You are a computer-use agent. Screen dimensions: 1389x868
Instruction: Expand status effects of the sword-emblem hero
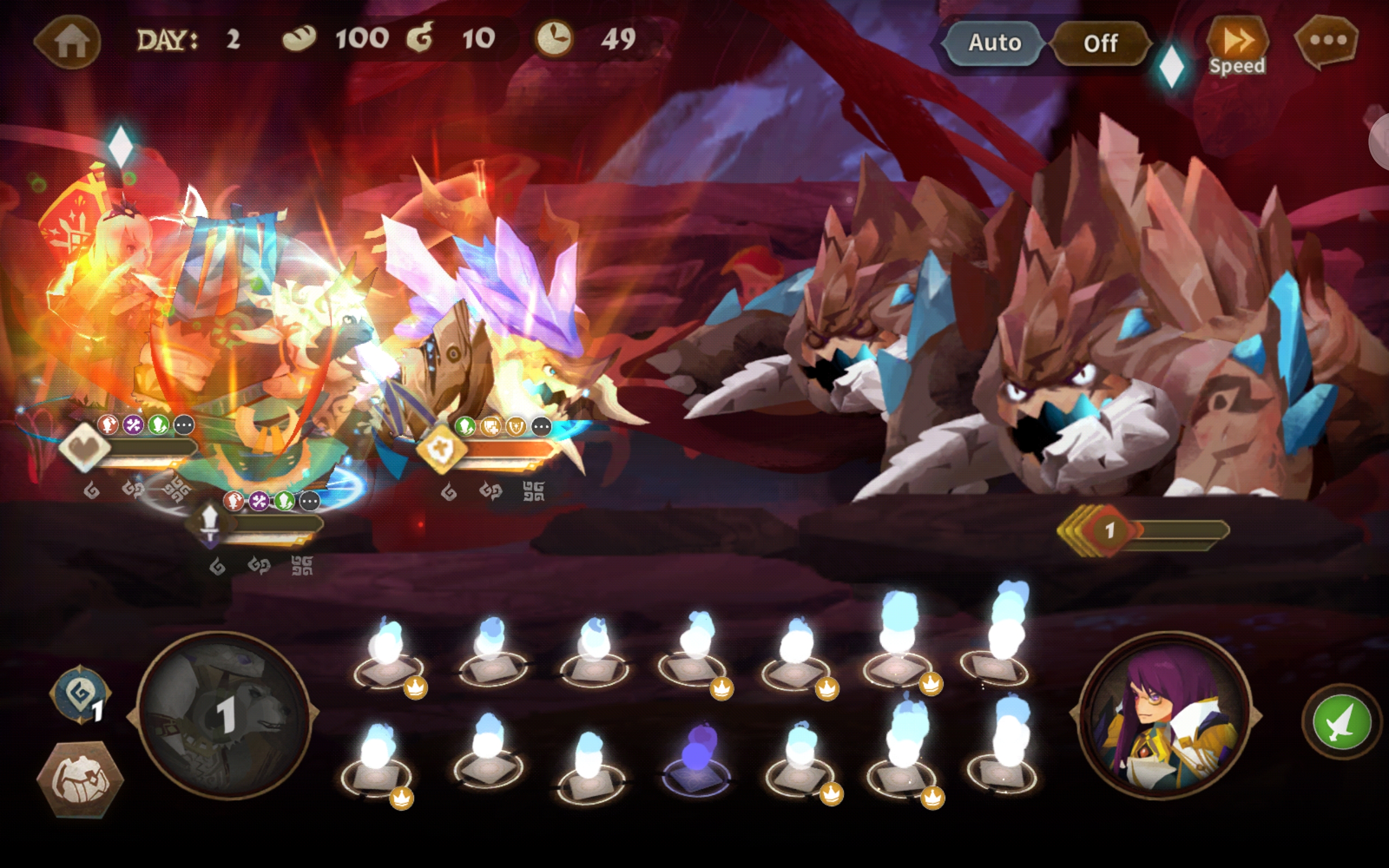309,501
